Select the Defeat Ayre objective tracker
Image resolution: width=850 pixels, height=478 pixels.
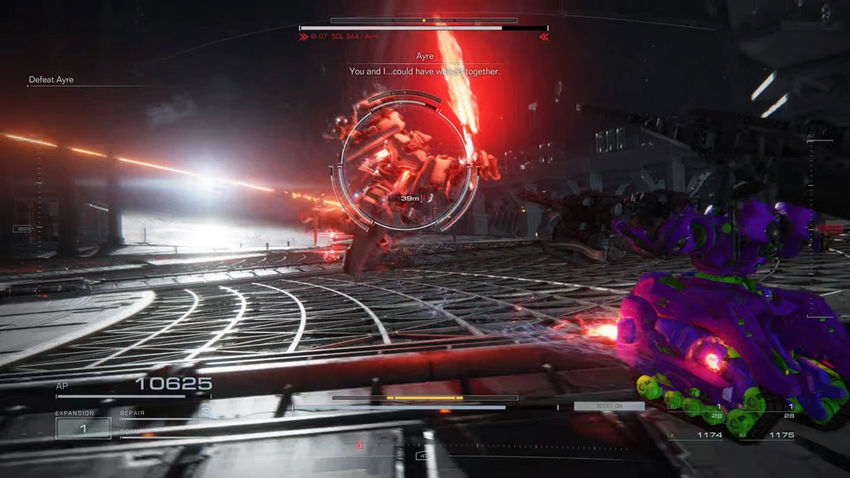pyautogui.click(x=51, y=80)
